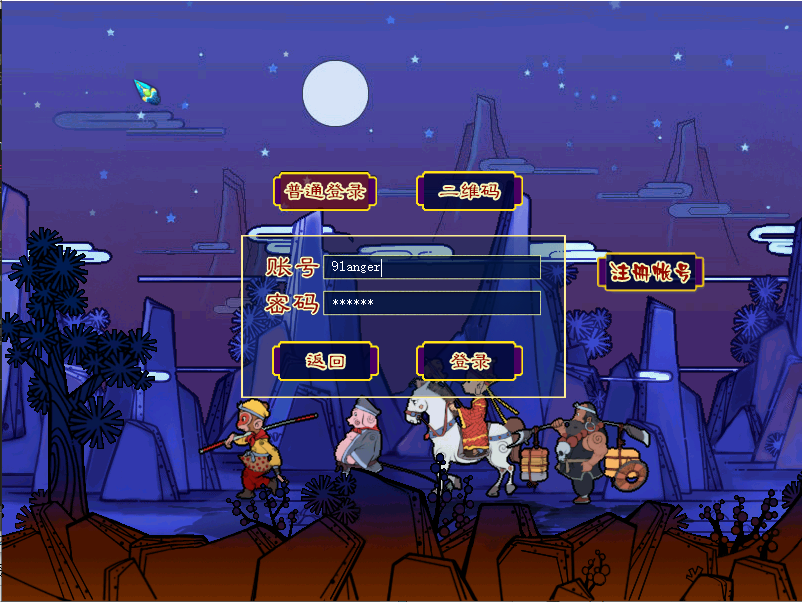Open the 注册帐号 account registration

[650, 272]
